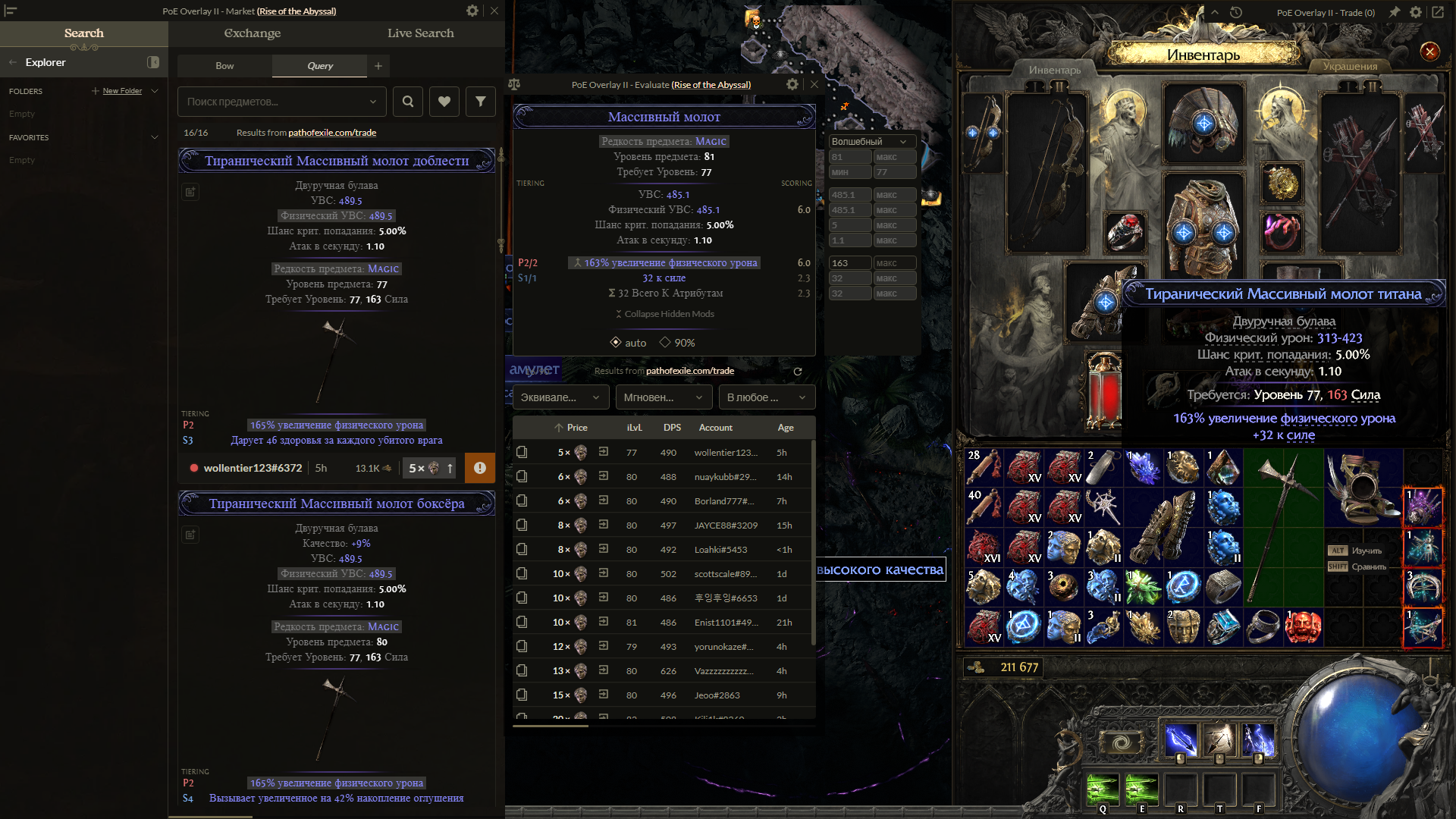
Task: Switch to the Exchange tab
Action: (x=253, y=33)
